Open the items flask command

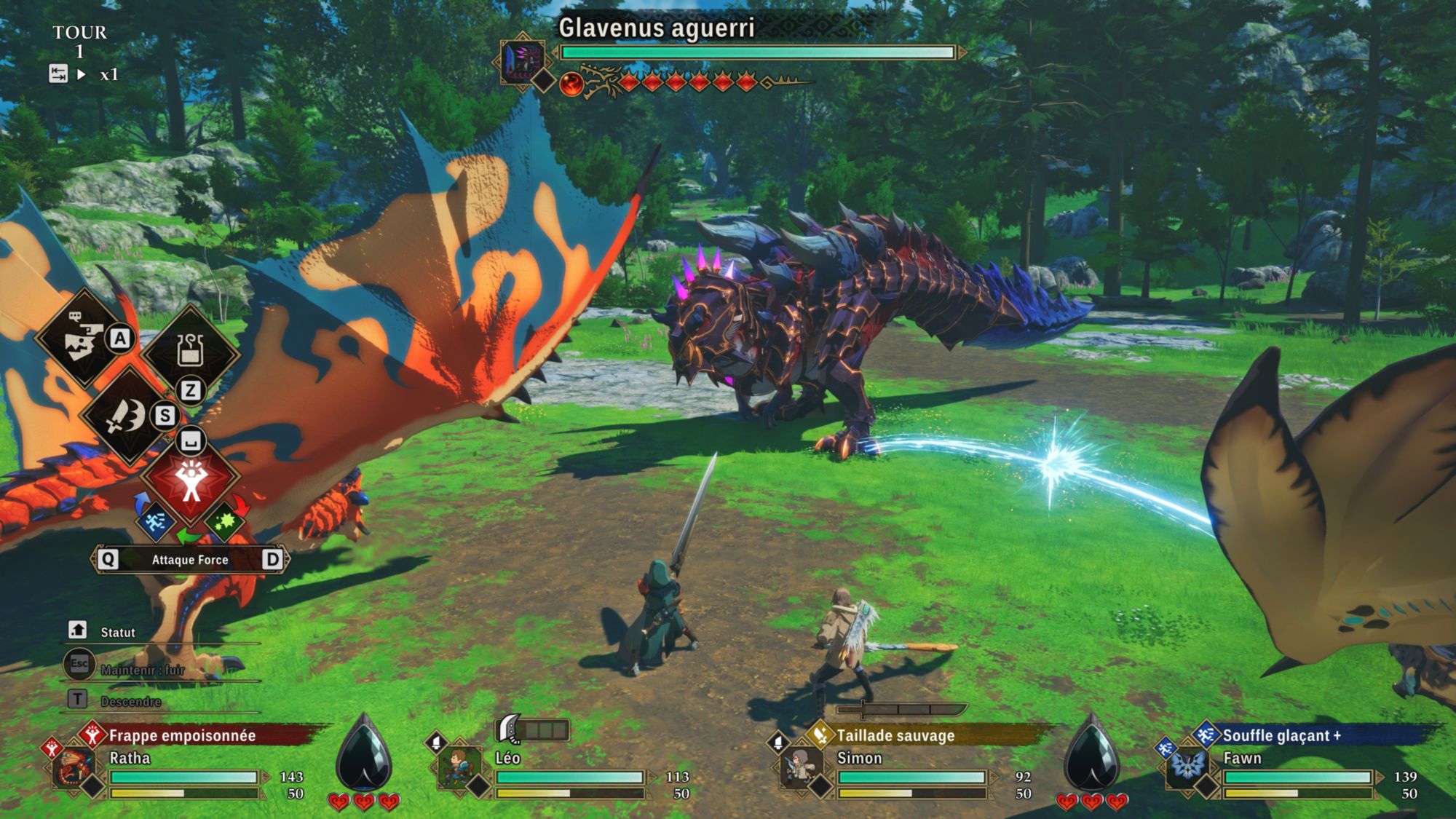[x=190, y=352]
